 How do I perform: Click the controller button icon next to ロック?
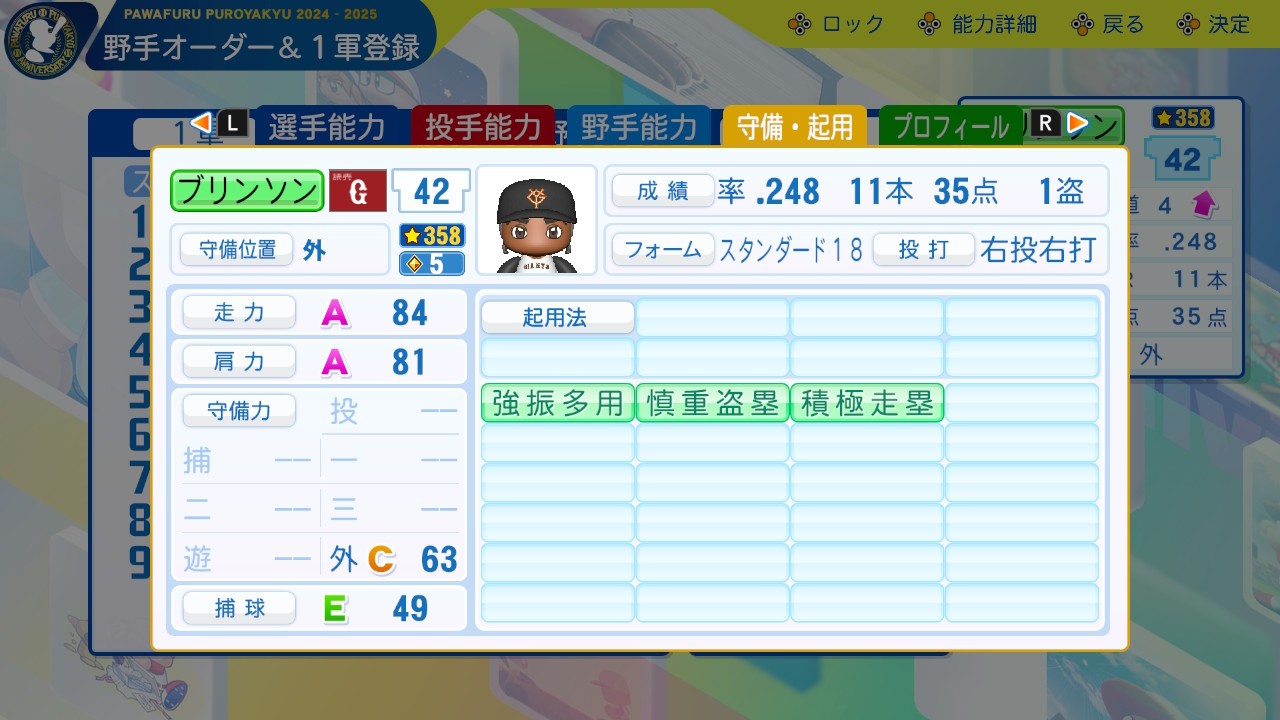coord(797,22)
